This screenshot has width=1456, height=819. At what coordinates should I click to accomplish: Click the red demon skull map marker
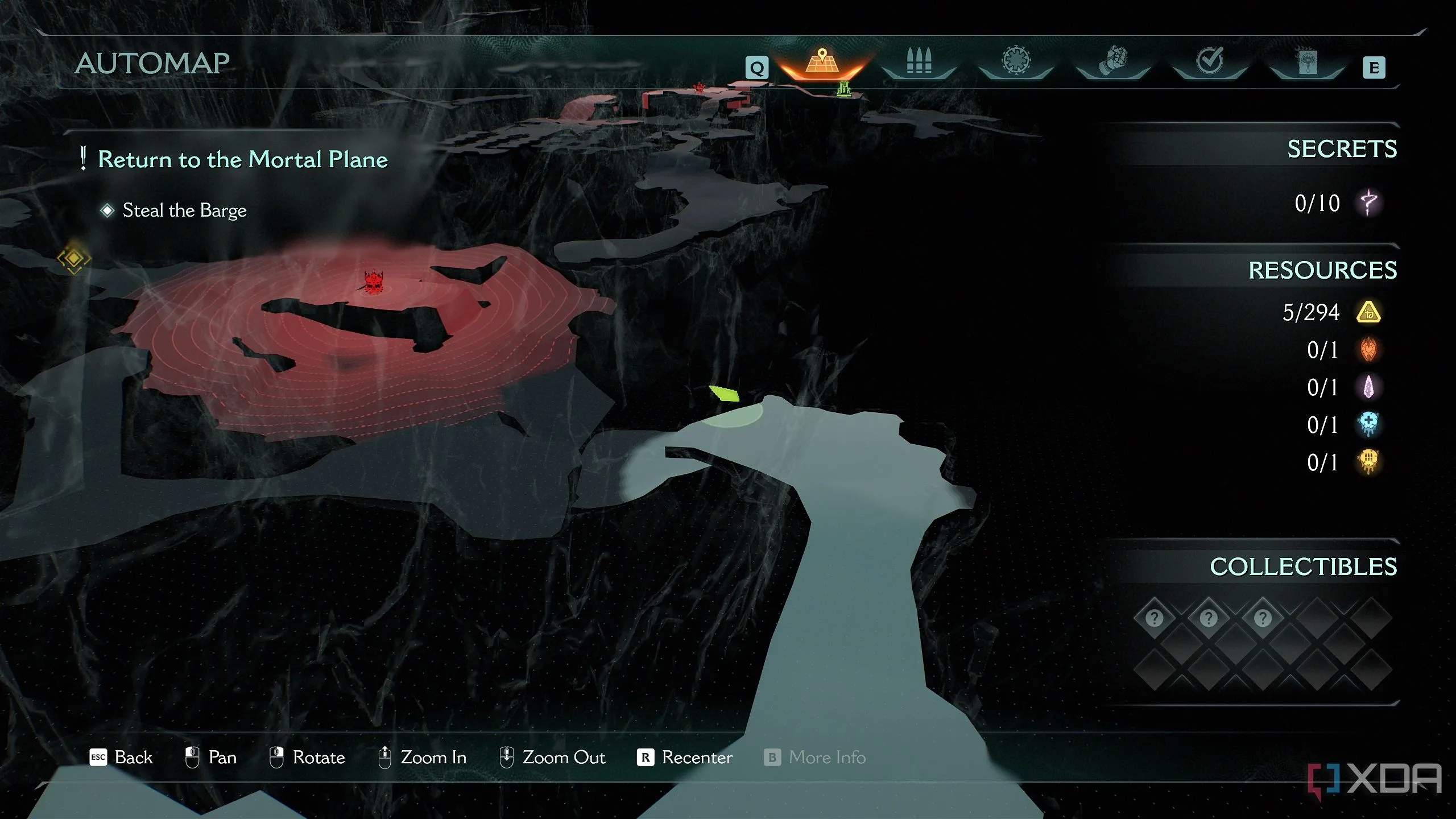[374, 282]
